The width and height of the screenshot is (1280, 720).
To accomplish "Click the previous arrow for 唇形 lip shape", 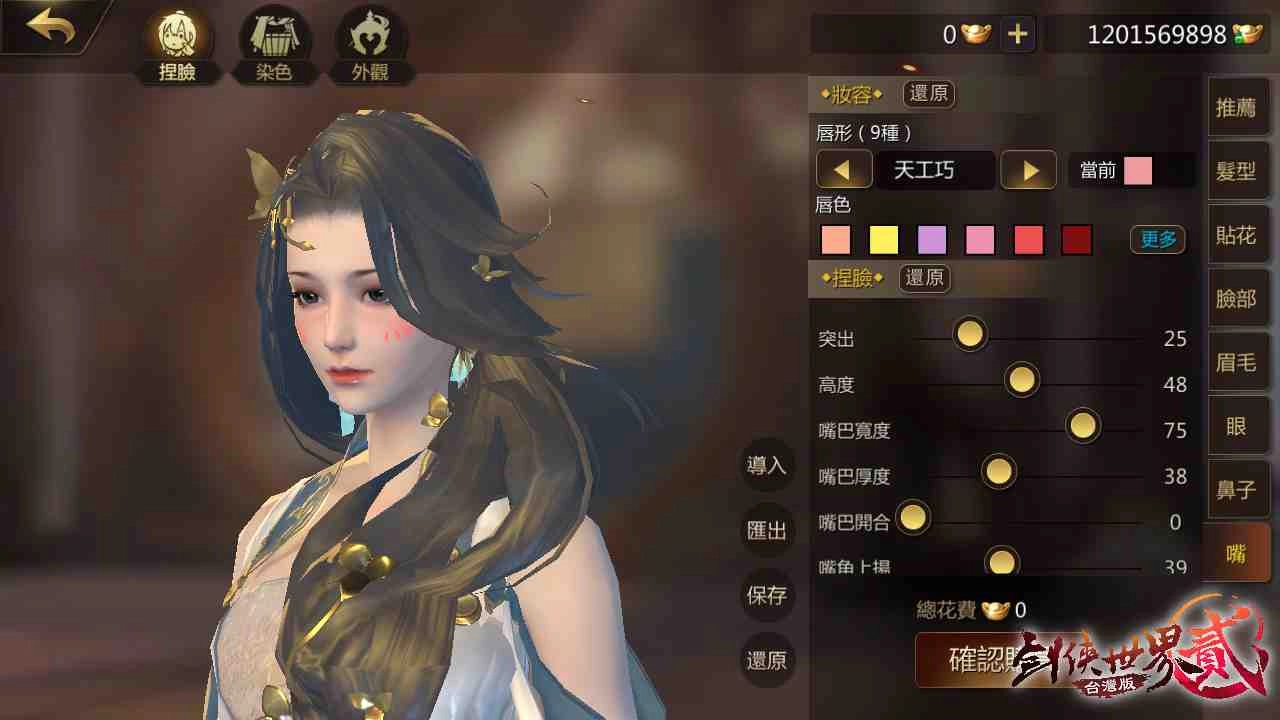I will pos(843,170).
